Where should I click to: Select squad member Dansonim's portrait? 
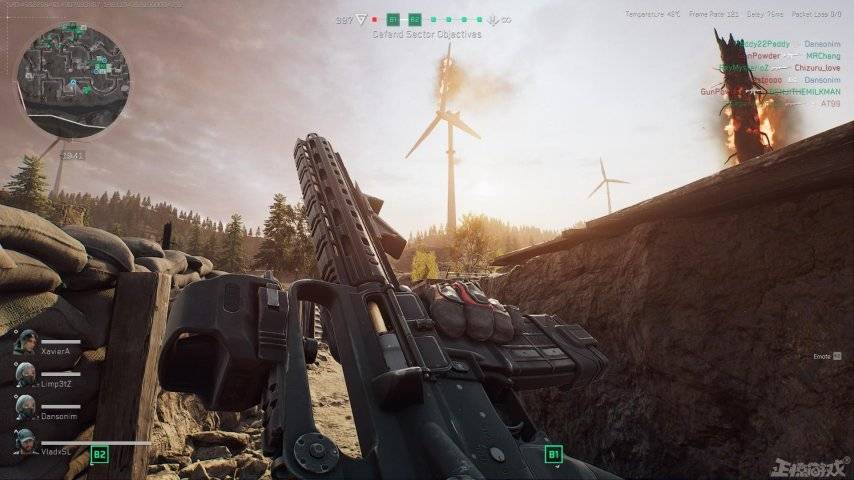26,407
